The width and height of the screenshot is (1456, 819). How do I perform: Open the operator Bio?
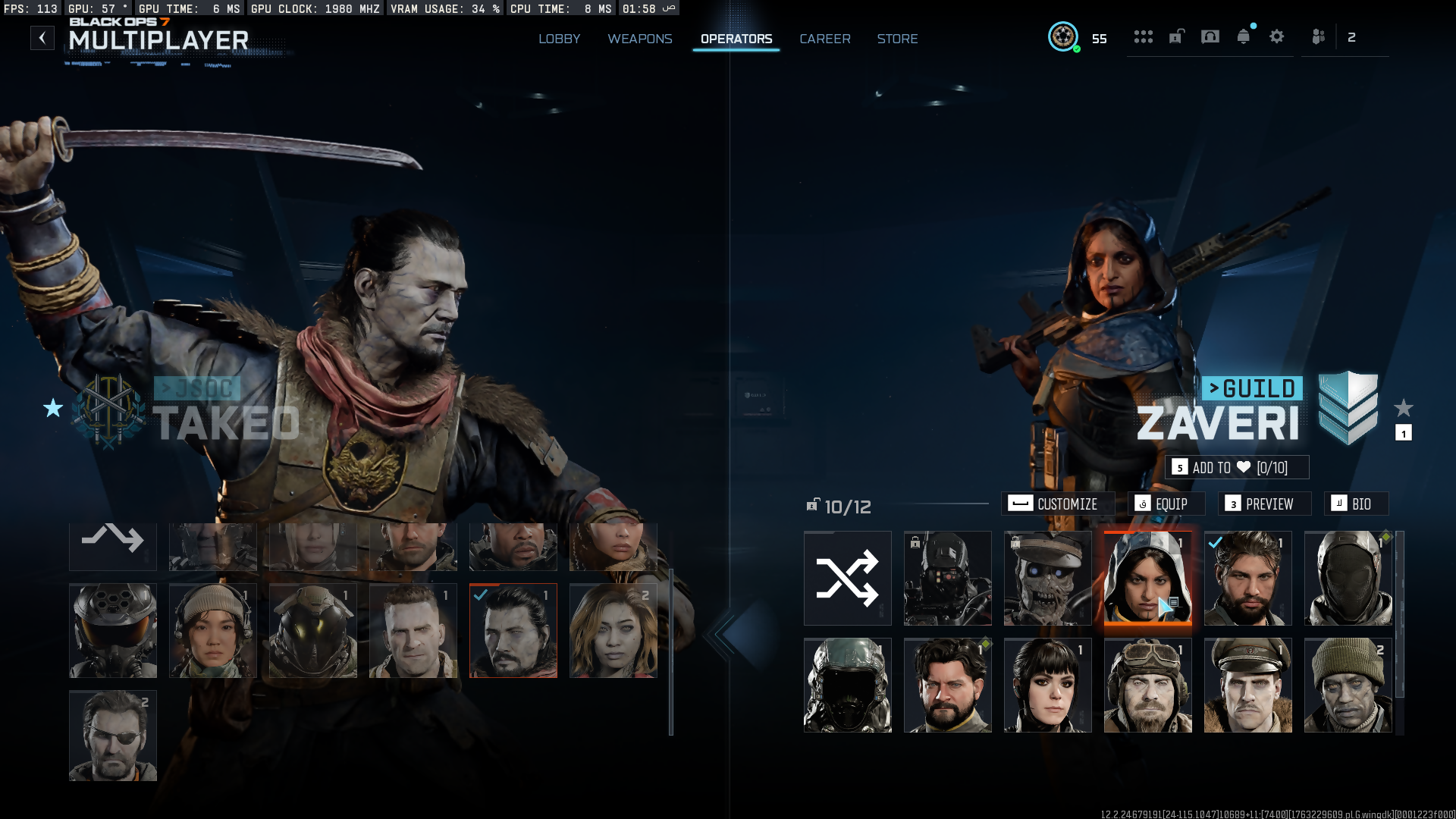tap(1355, 504)
